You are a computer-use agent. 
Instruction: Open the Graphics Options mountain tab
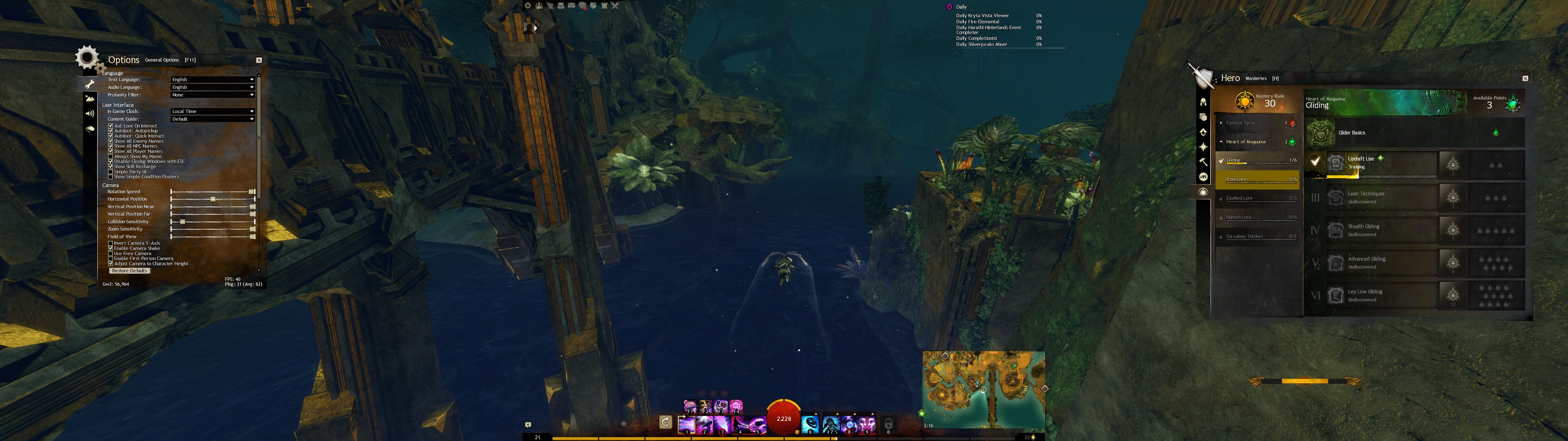[x=90, y=98]
